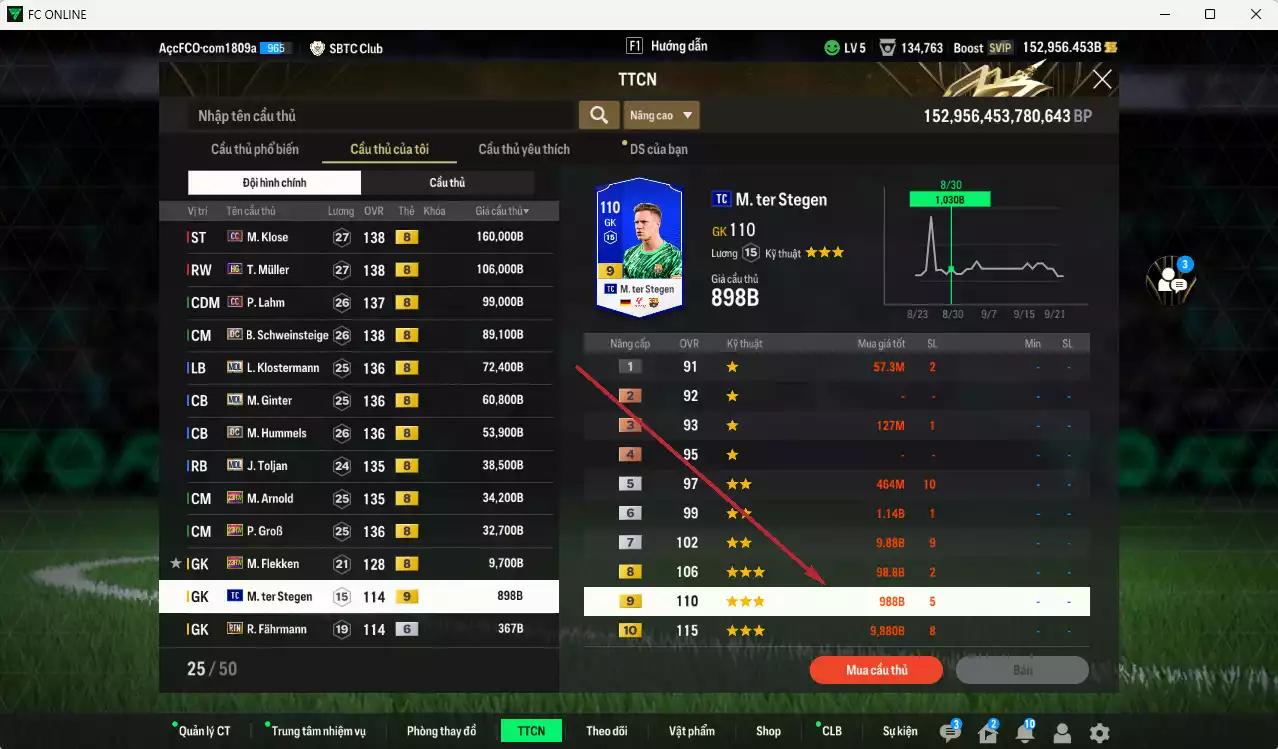Open the DS của bạn tab
Image resolution: width=1278 pixels, height=749 pixels.
[658, 150]
